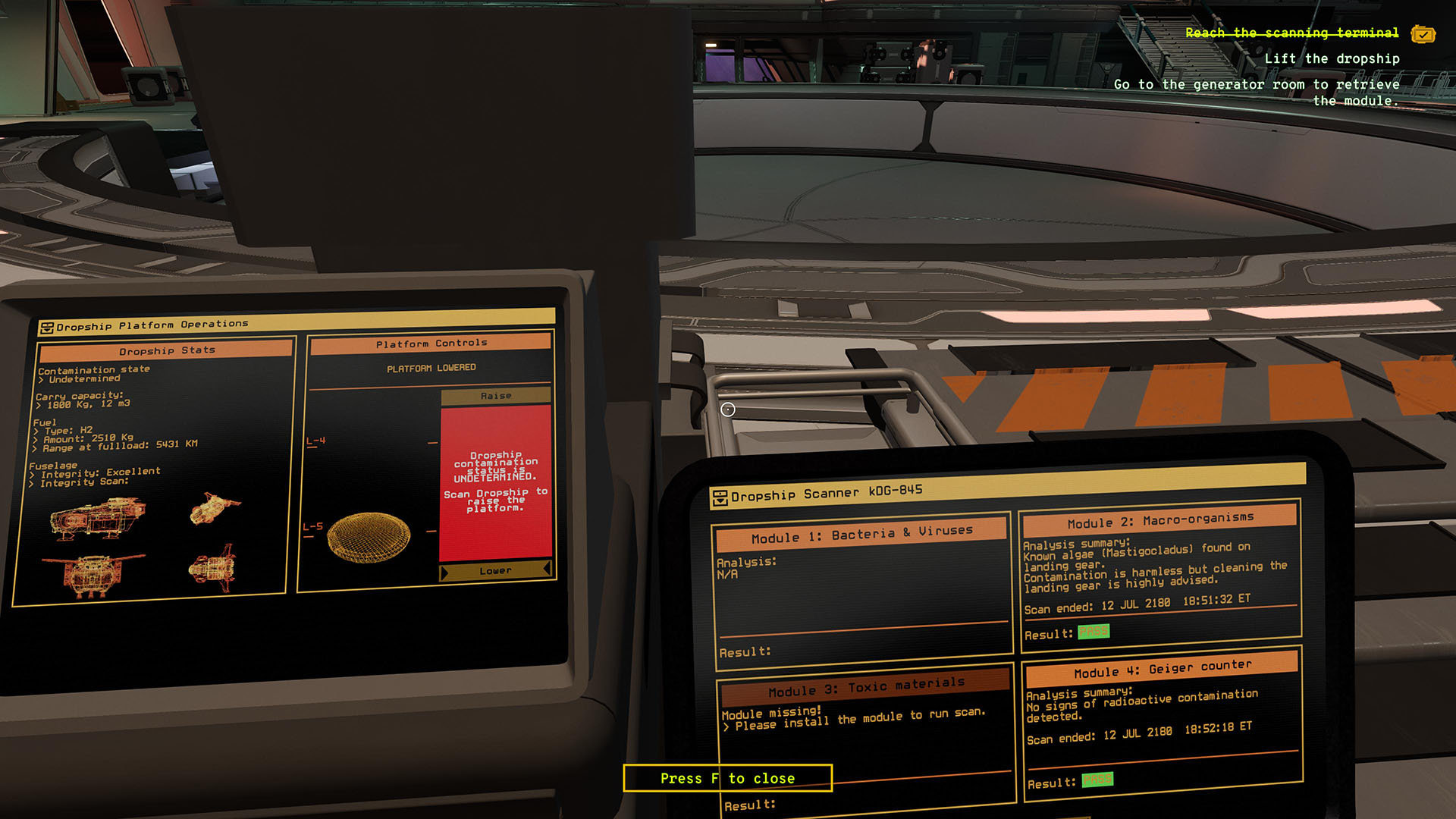Click the Dropship Scanner kDG-845 header icon
Image resolution: width=1456 pixels, height=819 pixels.
point(719,498)
